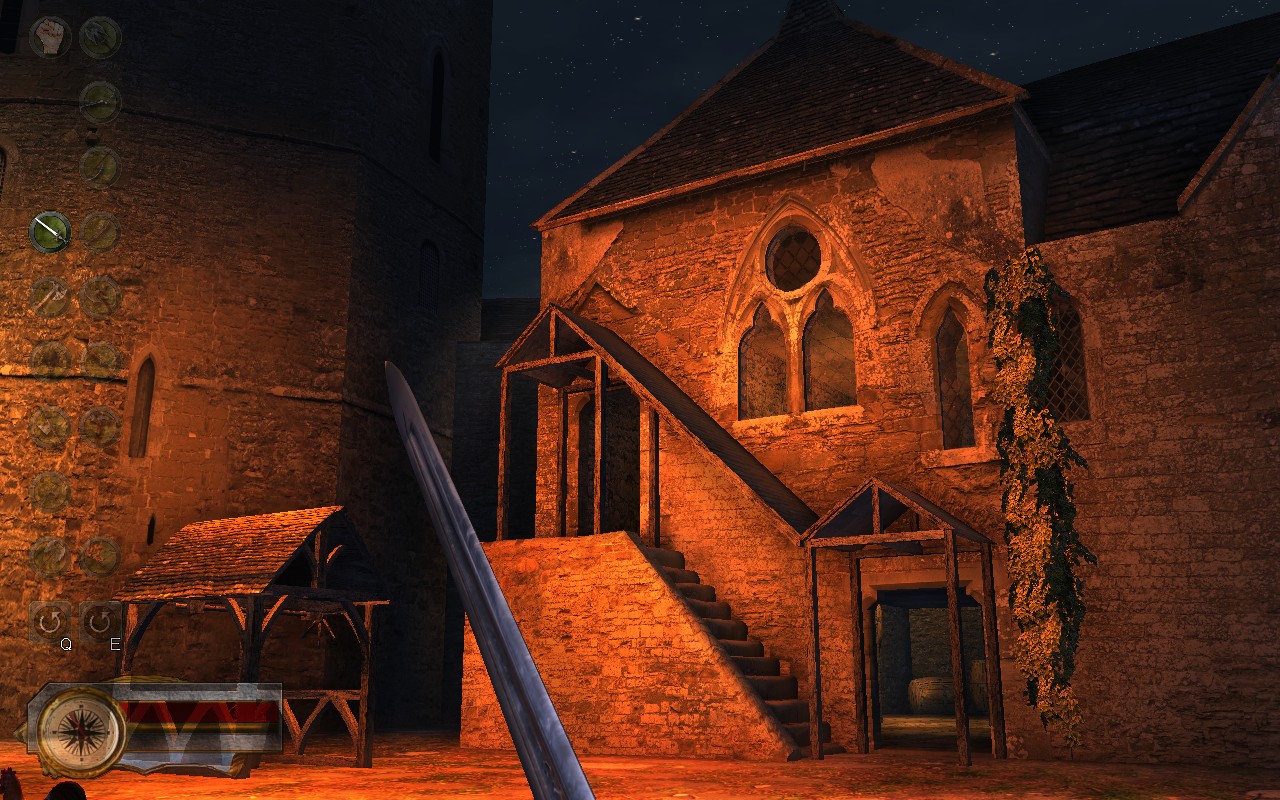This screenshot has height=800, width=1280.
Task: Click the highlighted equipped sword icon
Action: (49, 231)
